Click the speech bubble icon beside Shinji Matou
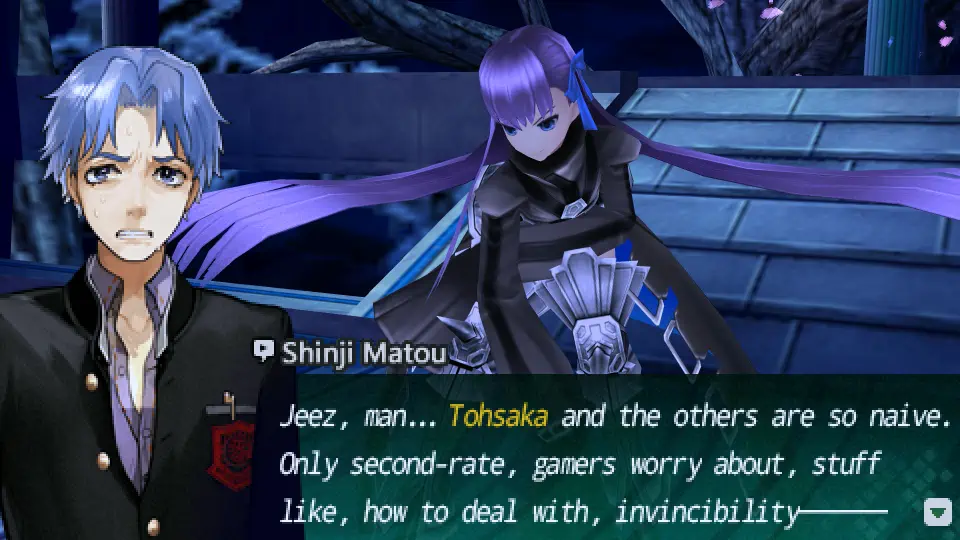This screenshot has width=960, height=540. click(x=264, y=351)
